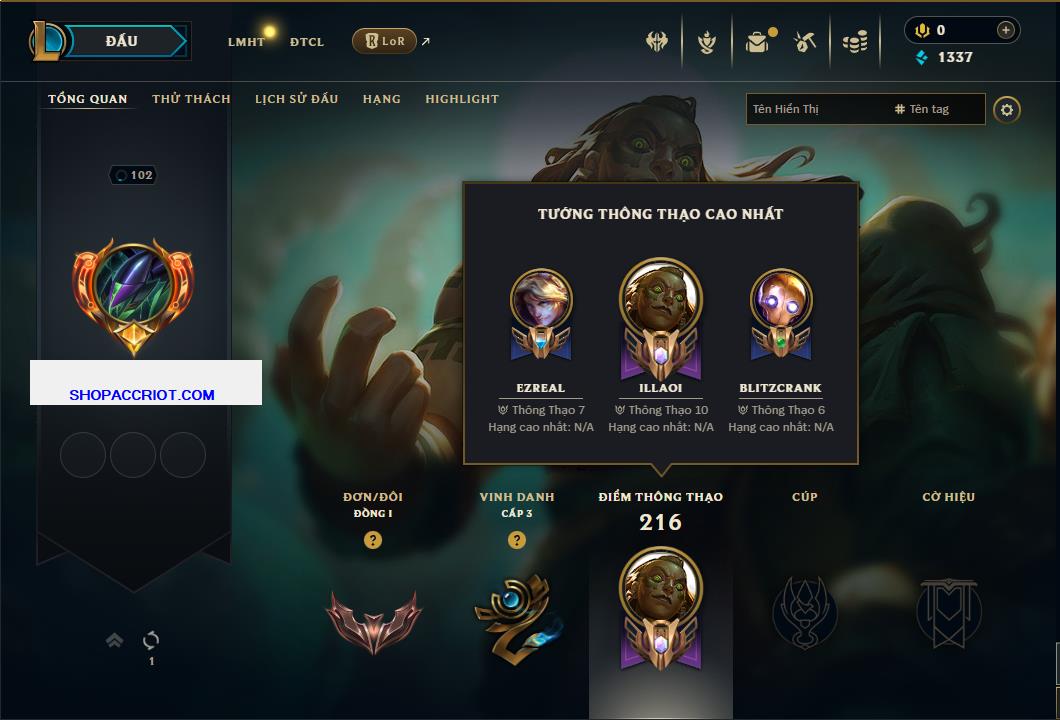This screenshot has width=1060, height=720.
Task: Select the TỔNG QUAN tab
Action: (x=88, y=99)
